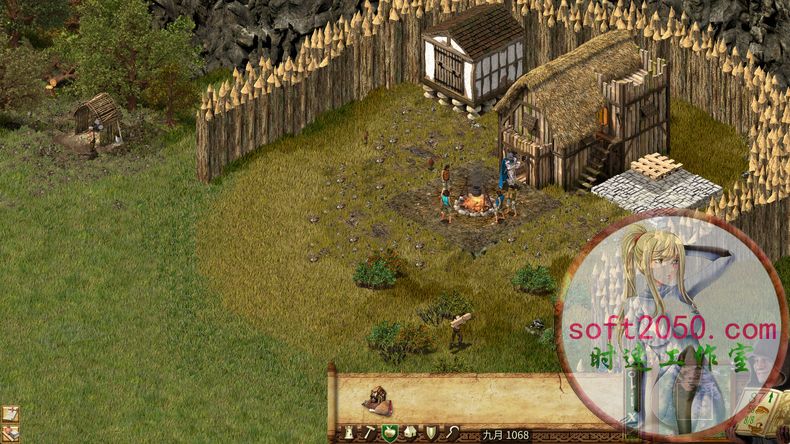This screenshot has width=790, height=444.
Task: Click the X delete icon under the key
Action: 632,415
